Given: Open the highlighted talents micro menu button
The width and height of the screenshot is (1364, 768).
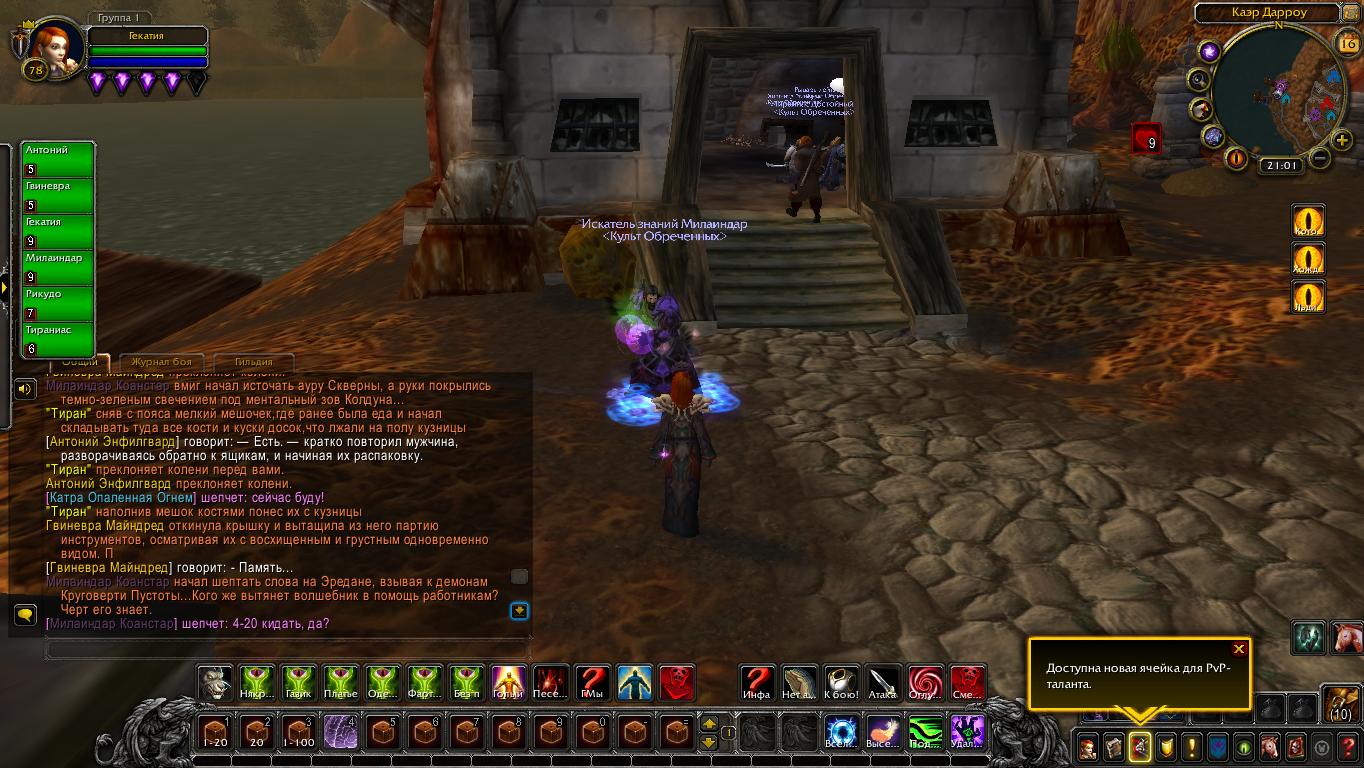Looking at the screenshot, I should [1139, 746].
